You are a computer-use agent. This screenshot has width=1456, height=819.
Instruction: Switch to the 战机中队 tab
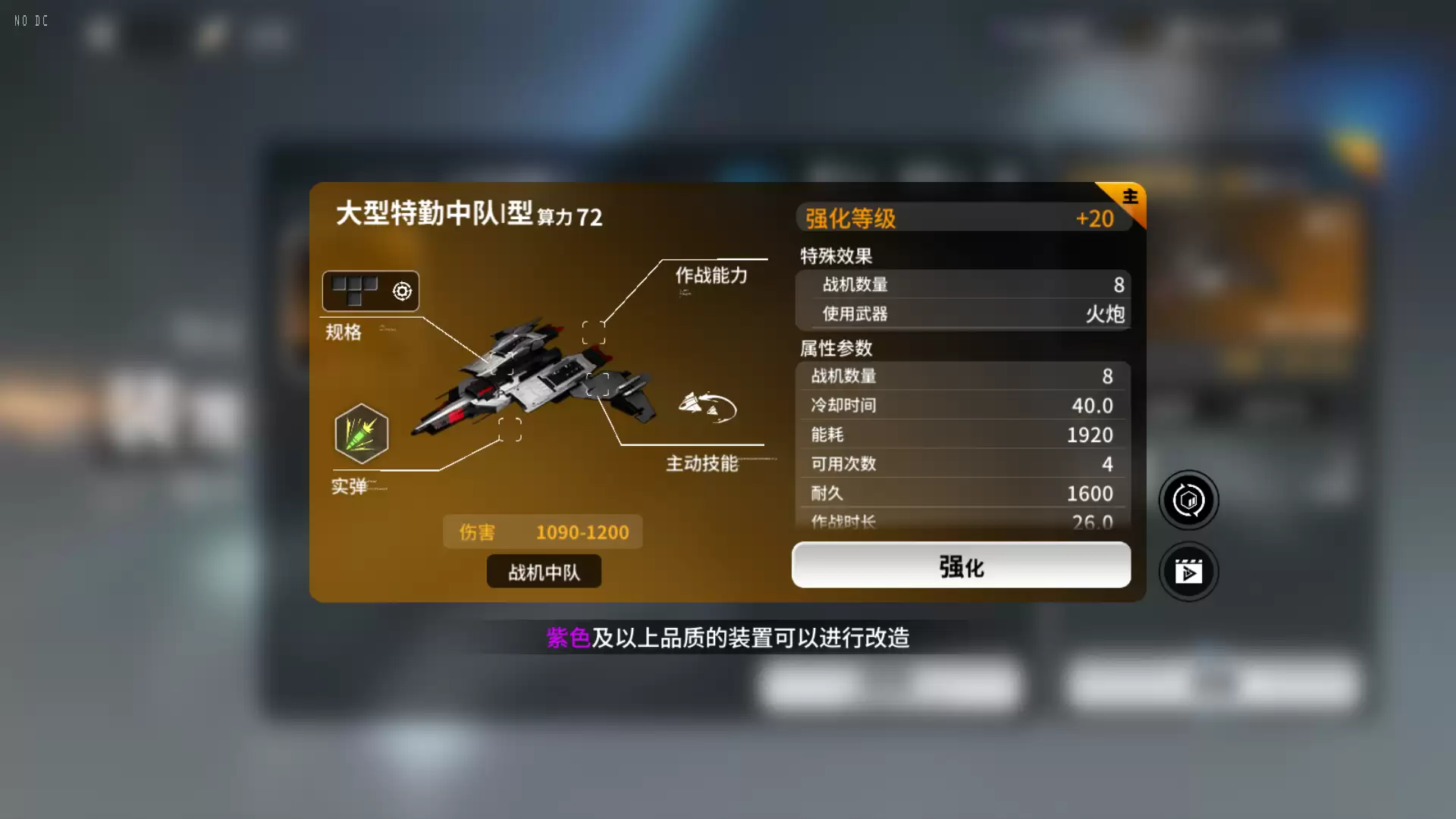[x=543, y=571]
